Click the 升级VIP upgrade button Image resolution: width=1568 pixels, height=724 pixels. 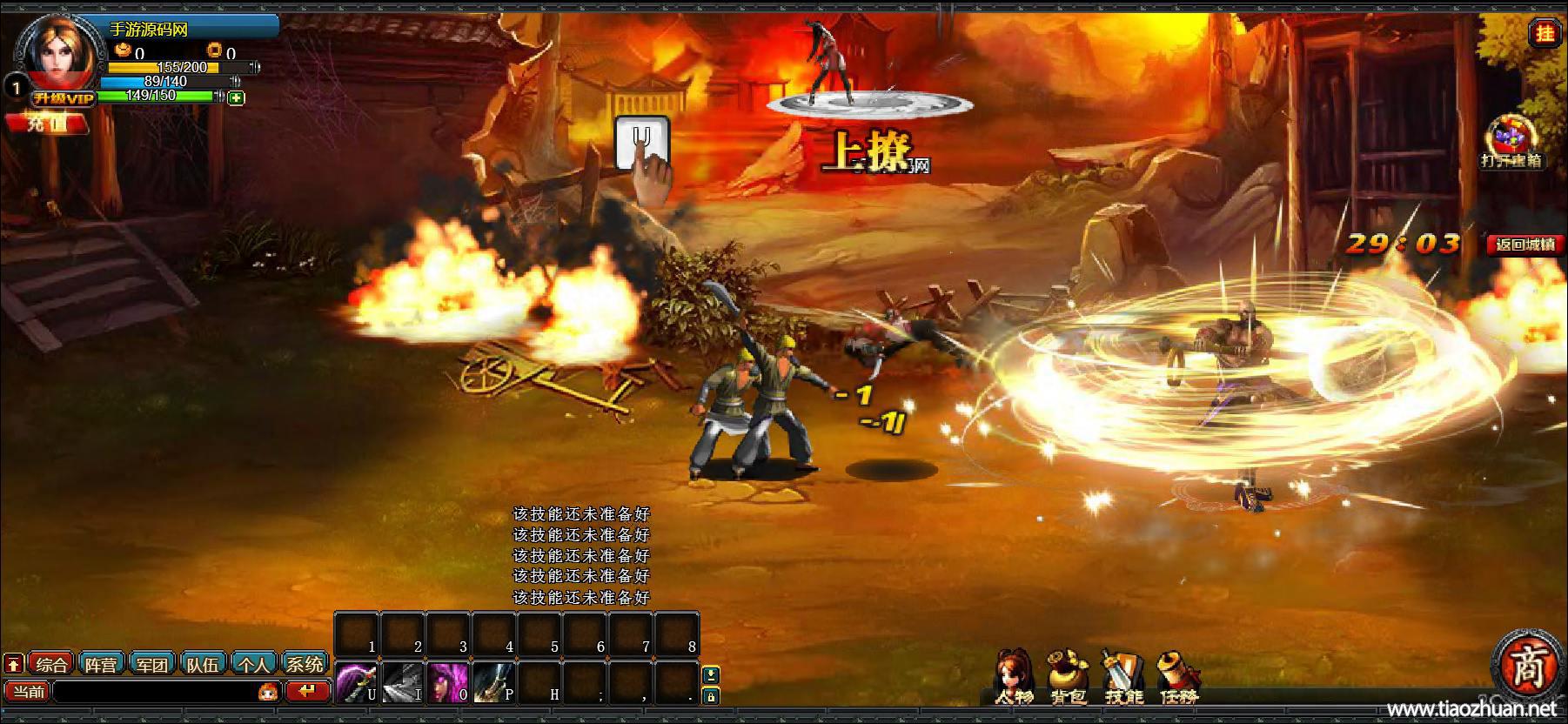(x=63, y=99)
